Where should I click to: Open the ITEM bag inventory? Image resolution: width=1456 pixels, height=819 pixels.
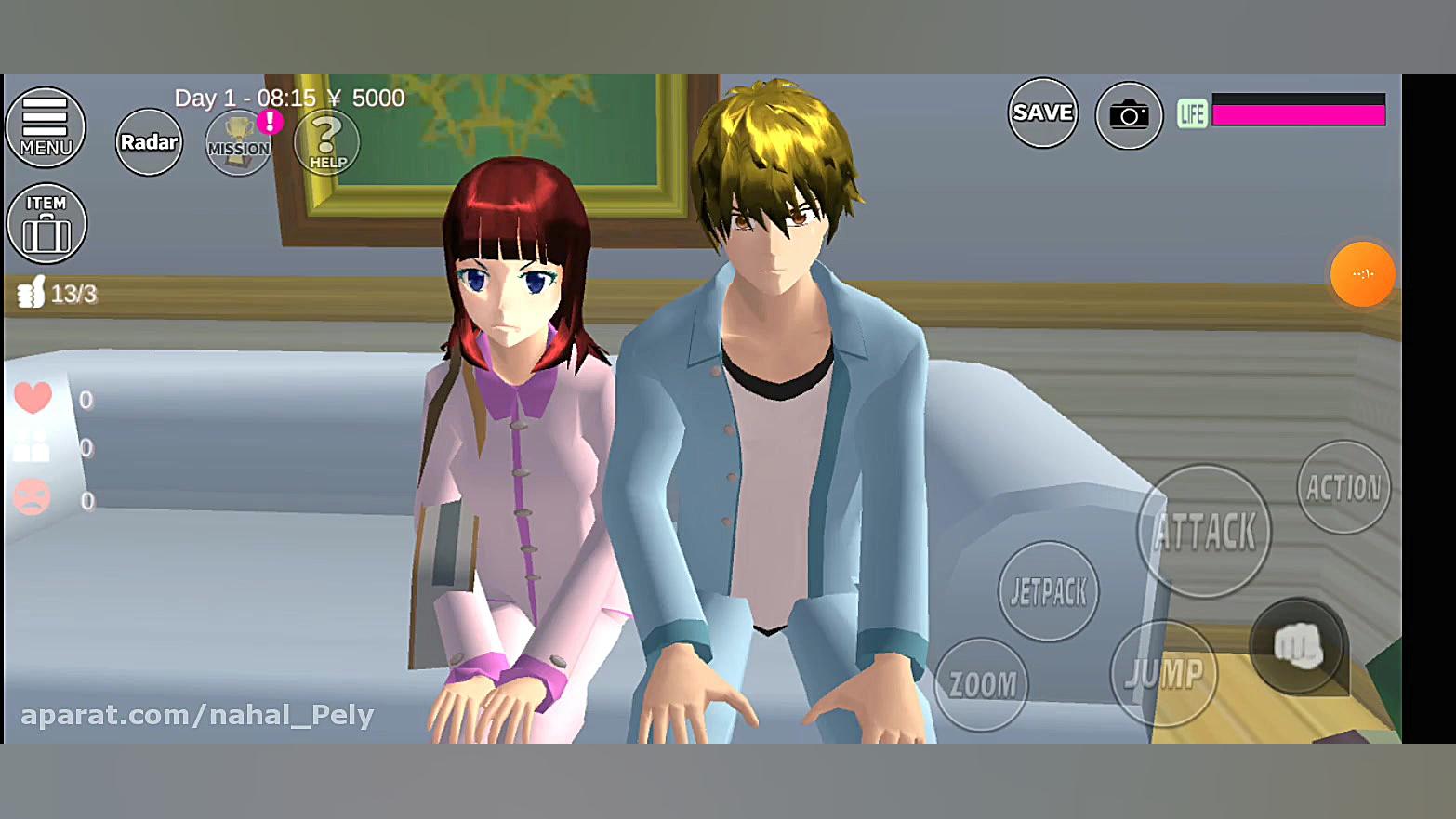[46, 224]
